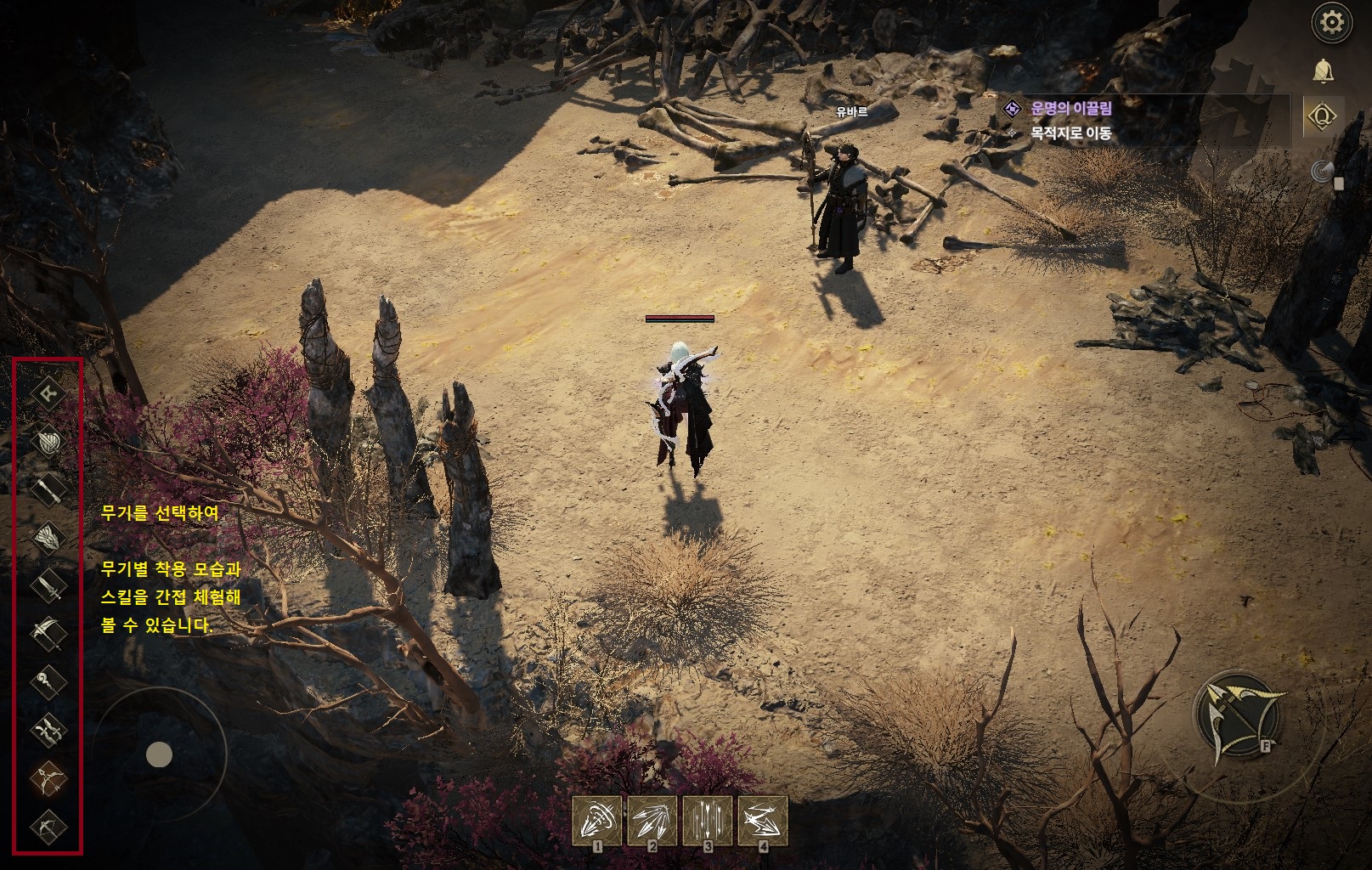Use skill 1 spinning arrow shot

click(x=598, y=822)
